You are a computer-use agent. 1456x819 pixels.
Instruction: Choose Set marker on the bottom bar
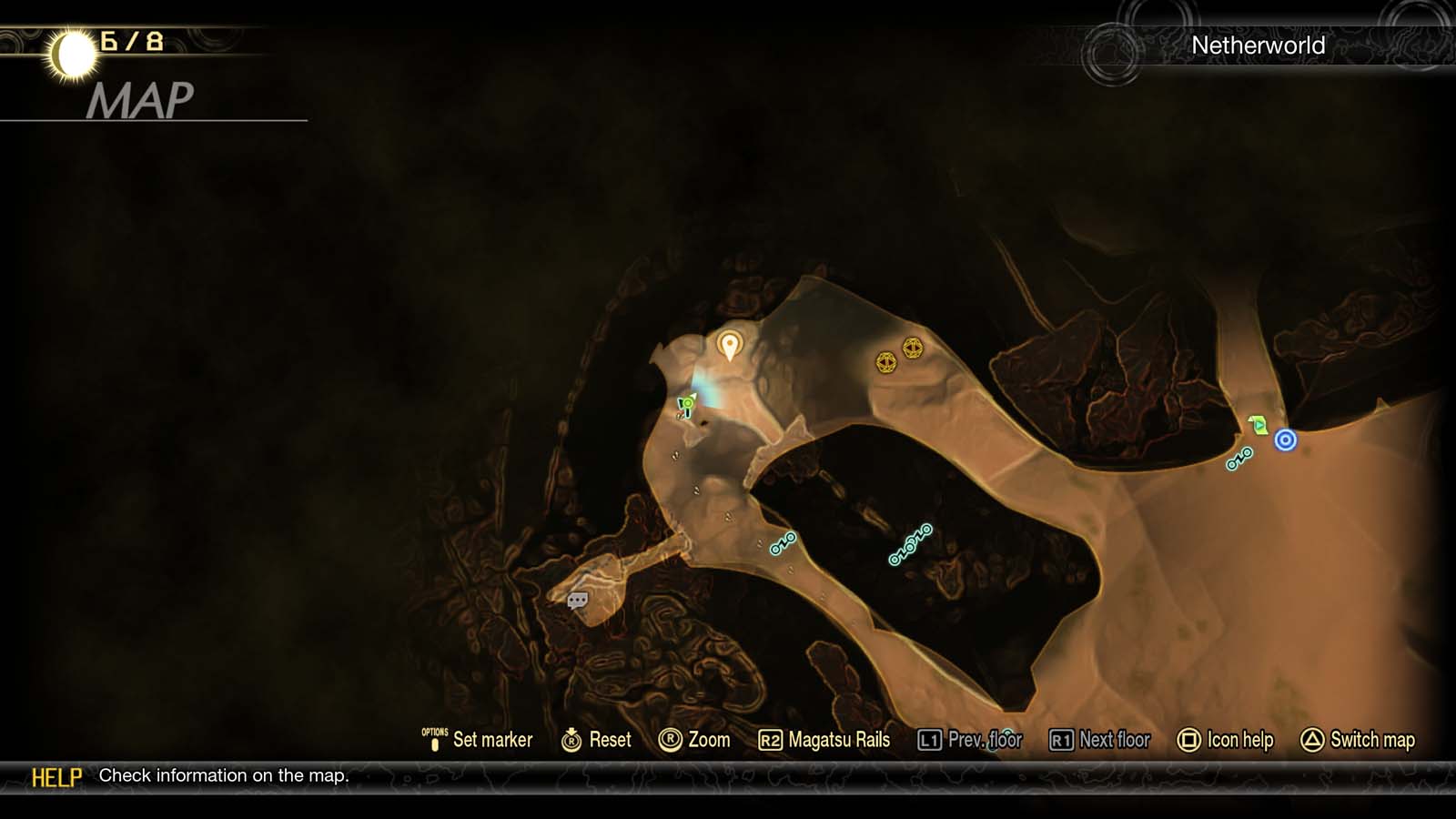pyautogui.click(x=487, y=740)
